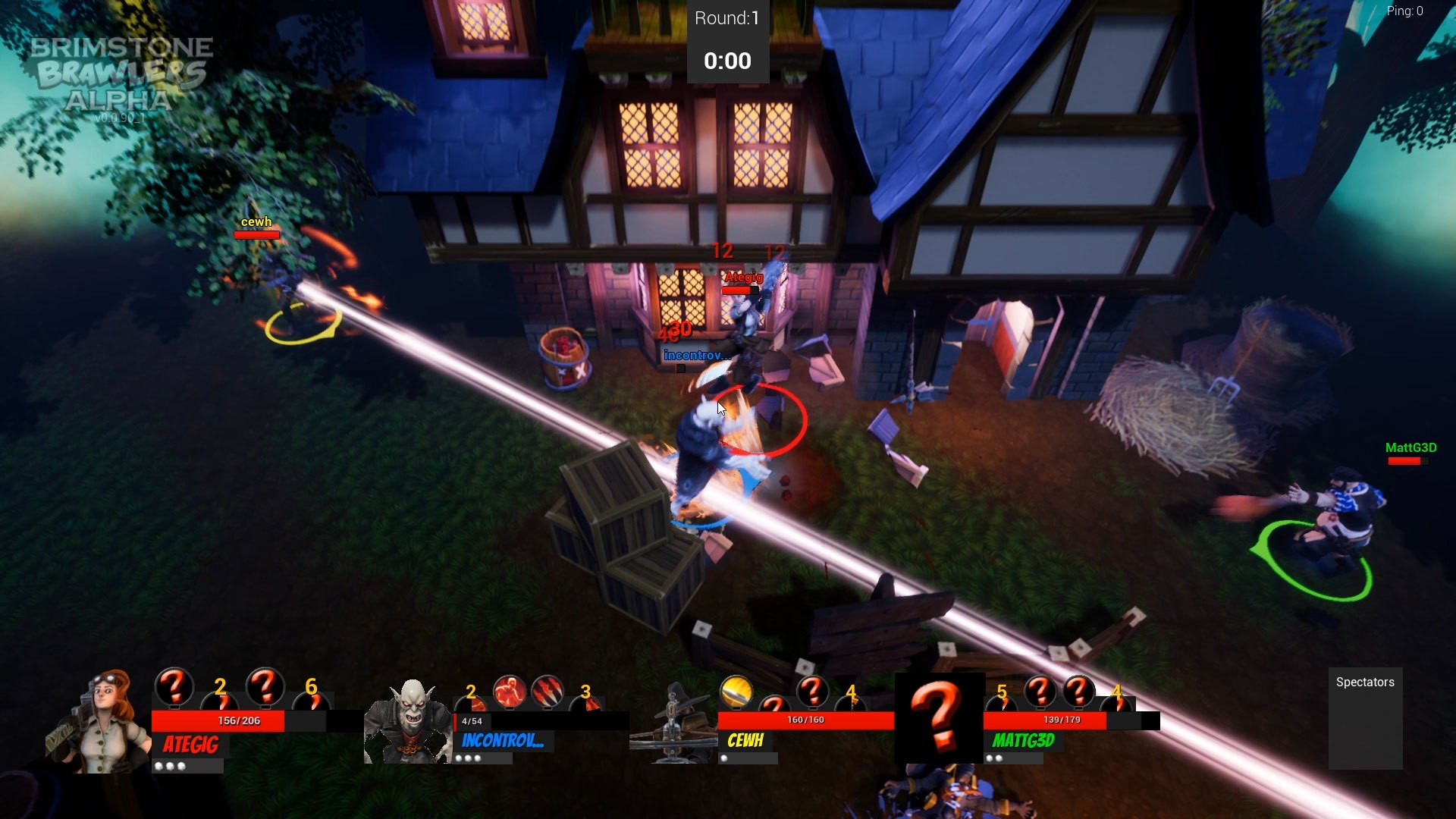This screenshot has width=1456, height=819.
Task: Activate Incontrov's red claw slash ability
Action: 547,691
